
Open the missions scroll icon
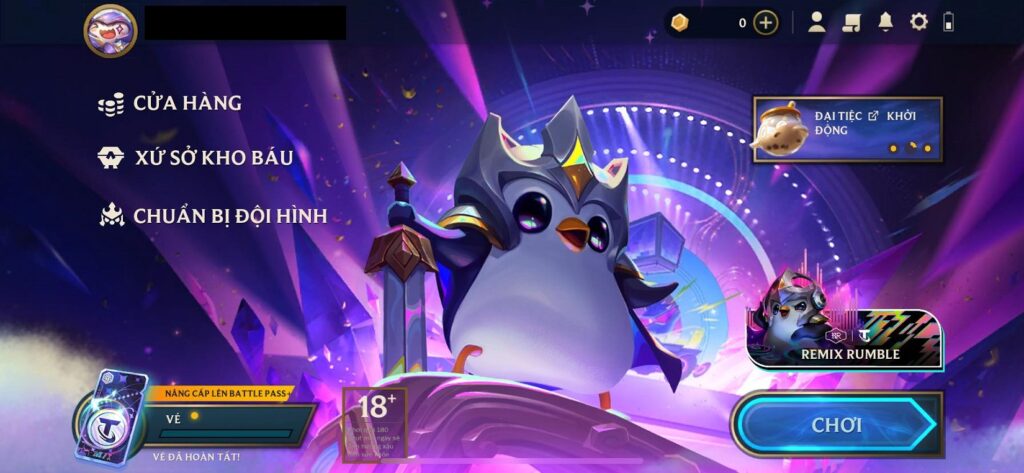[851, 22]
